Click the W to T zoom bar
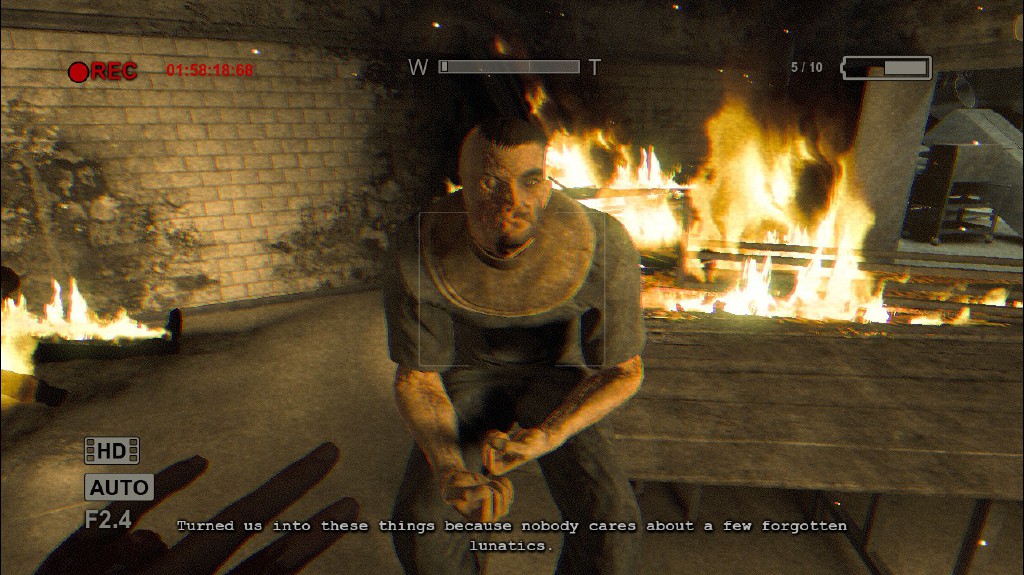This screenshot has width=1024, height=575. (508, 67)
